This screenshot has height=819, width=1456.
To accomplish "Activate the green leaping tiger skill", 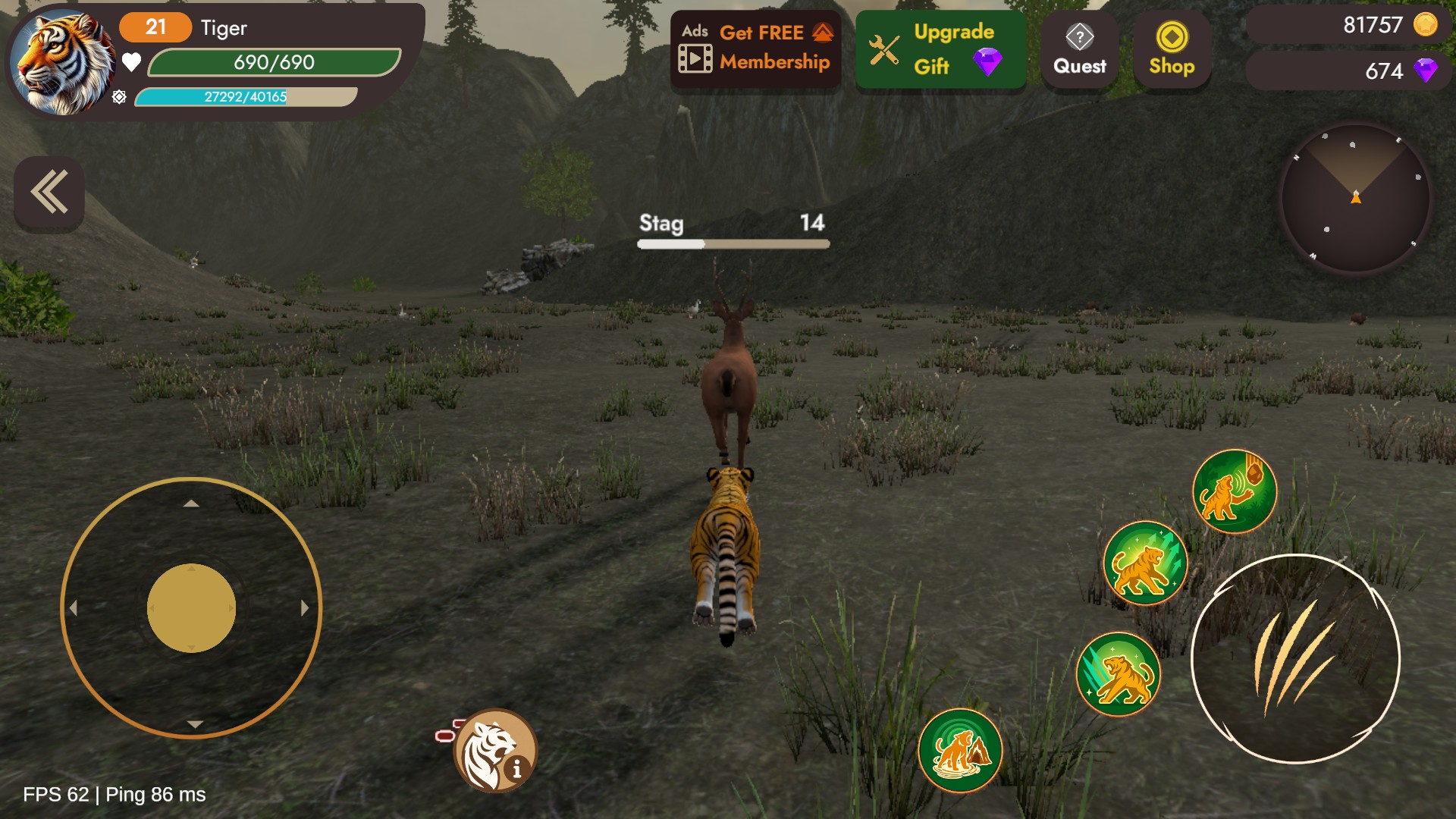I will coord(1144,563).
